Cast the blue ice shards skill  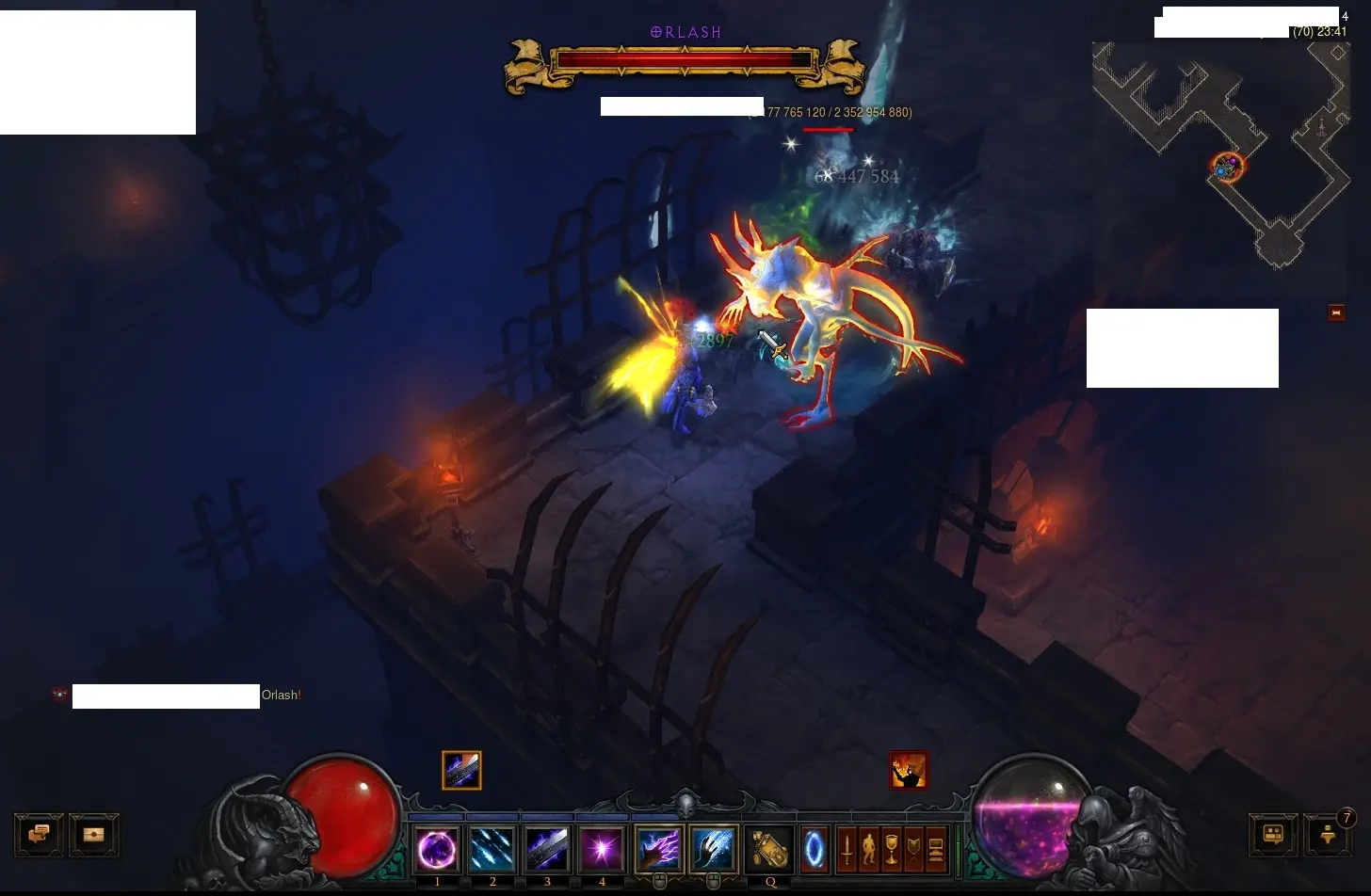click(x=492, y=851)
